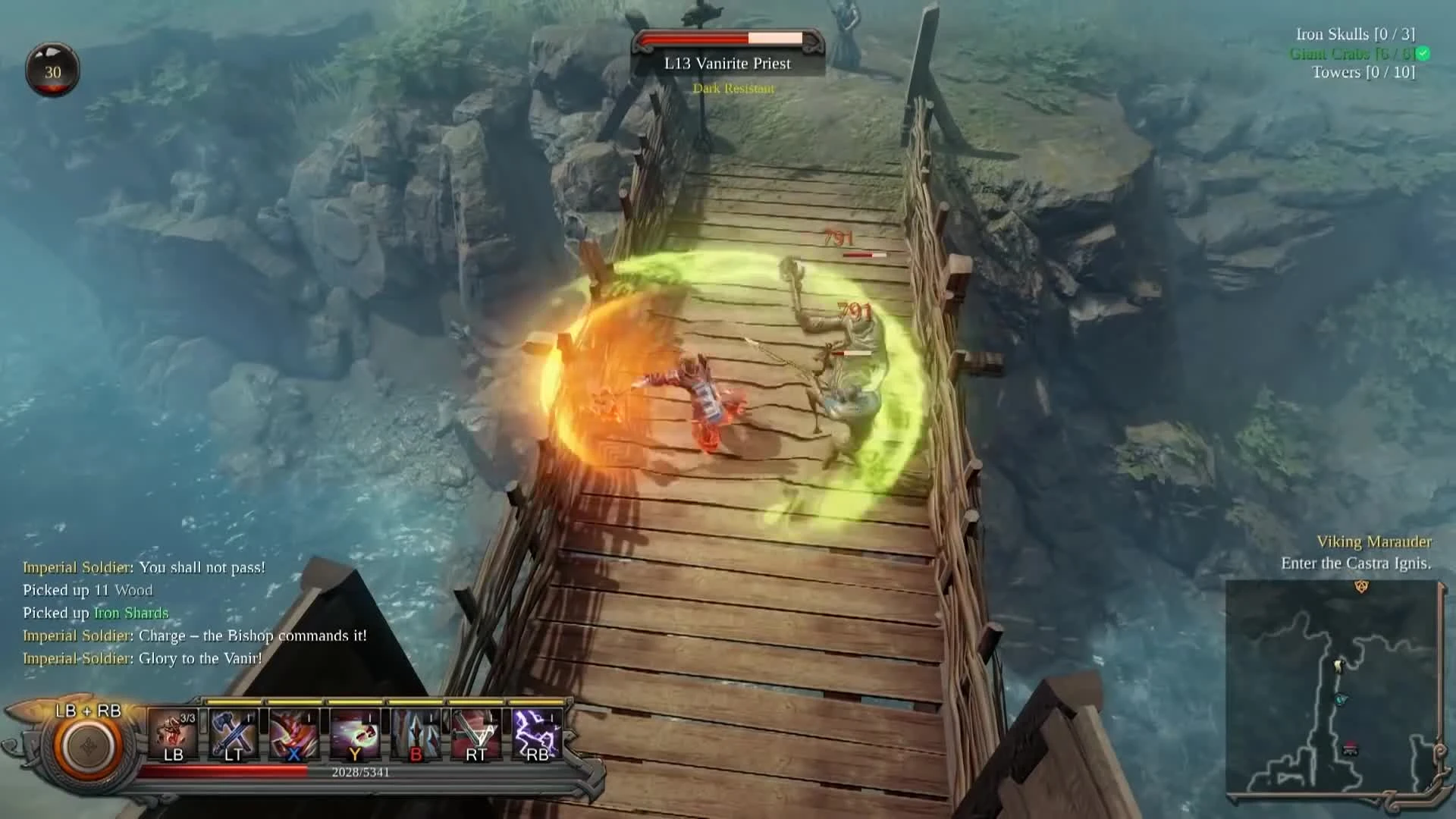The width and height of the screenshot is (1456, 819).
Task: Toggle the Iron Skulls quest objective
Action: (x=1357, y=34)
